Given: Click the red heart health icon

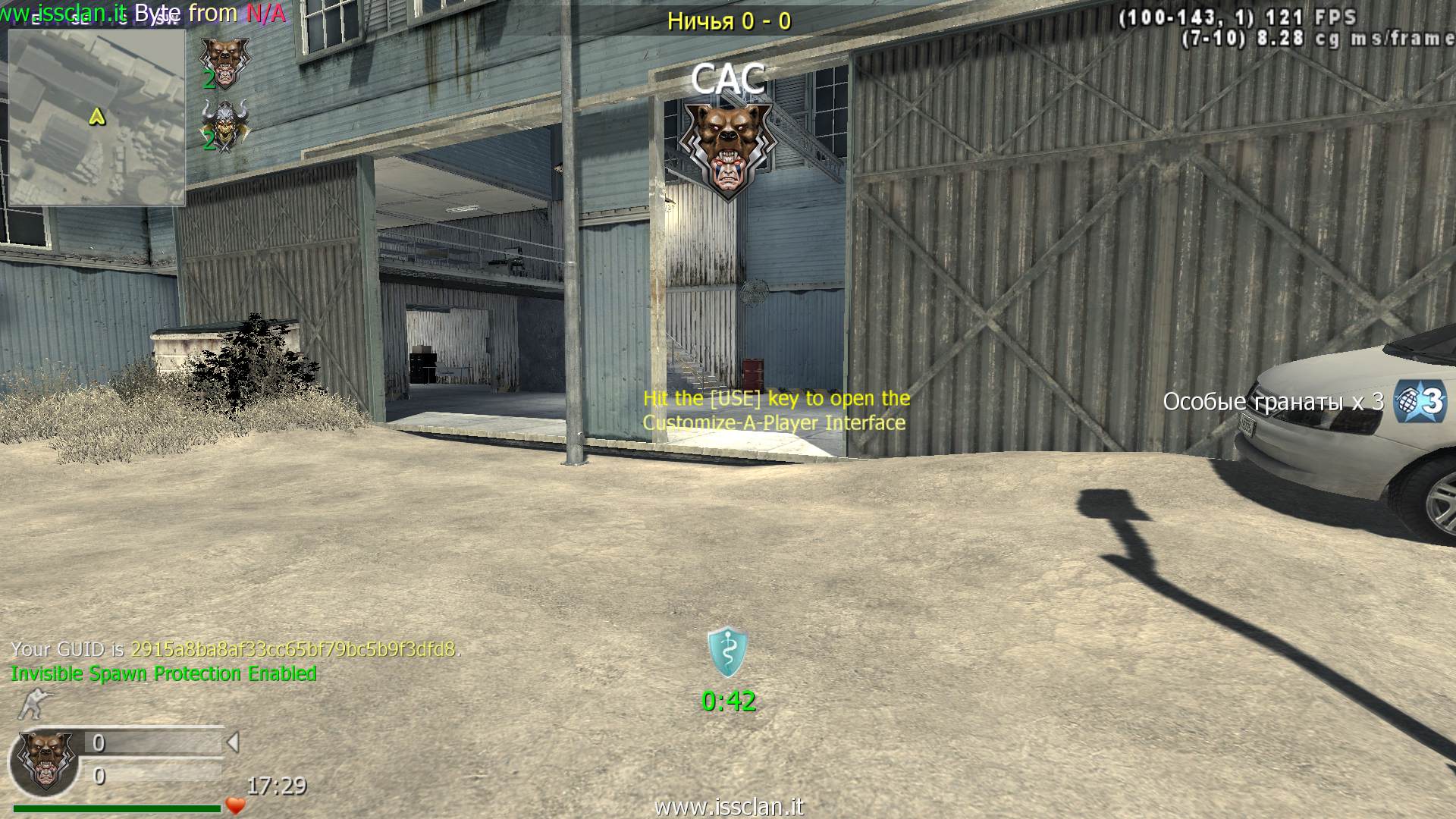Looking at the screenshot, I should [236, 806].
